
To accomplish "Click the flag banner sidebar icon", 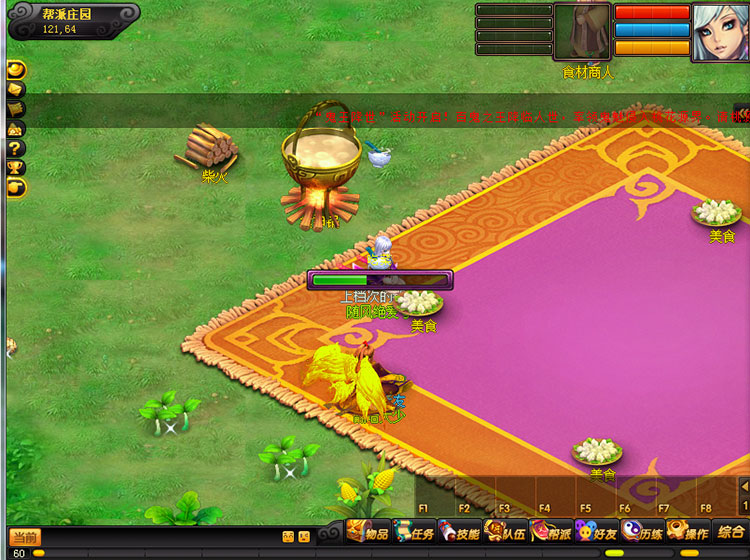I will click(x=16, y=108).
